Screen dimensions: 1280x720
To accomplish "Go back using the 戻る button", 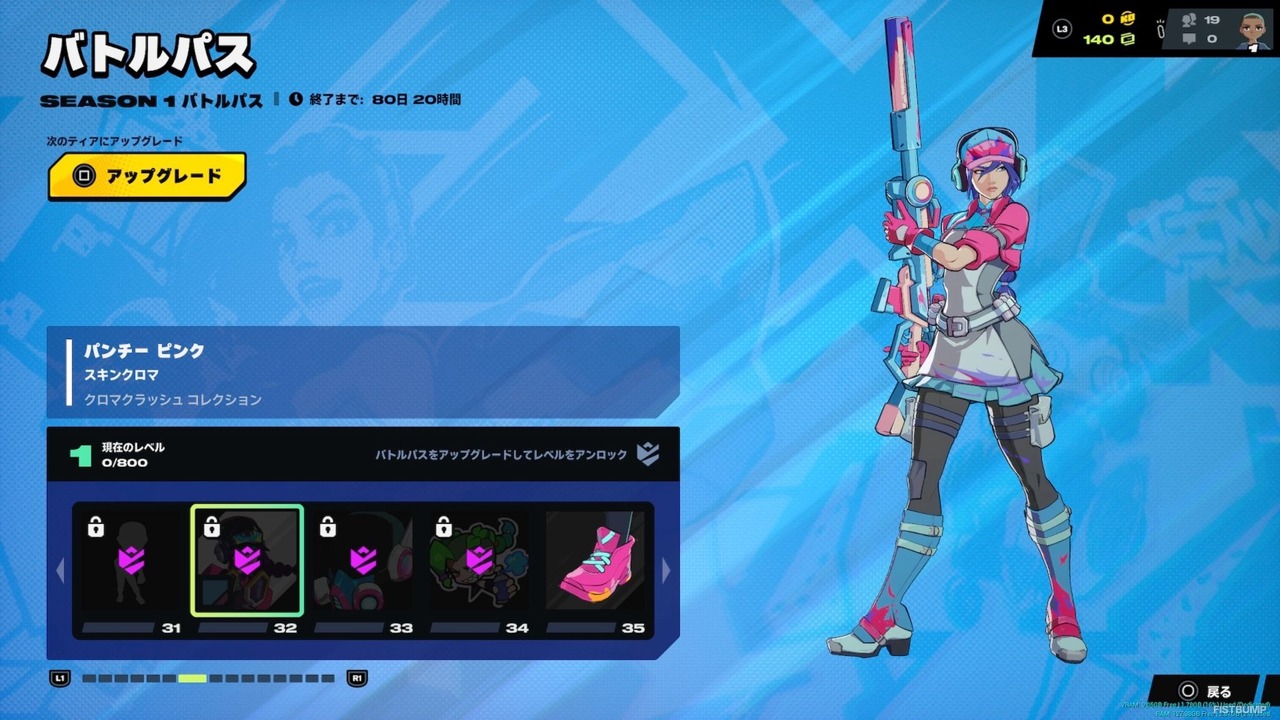I will 1207,691.
